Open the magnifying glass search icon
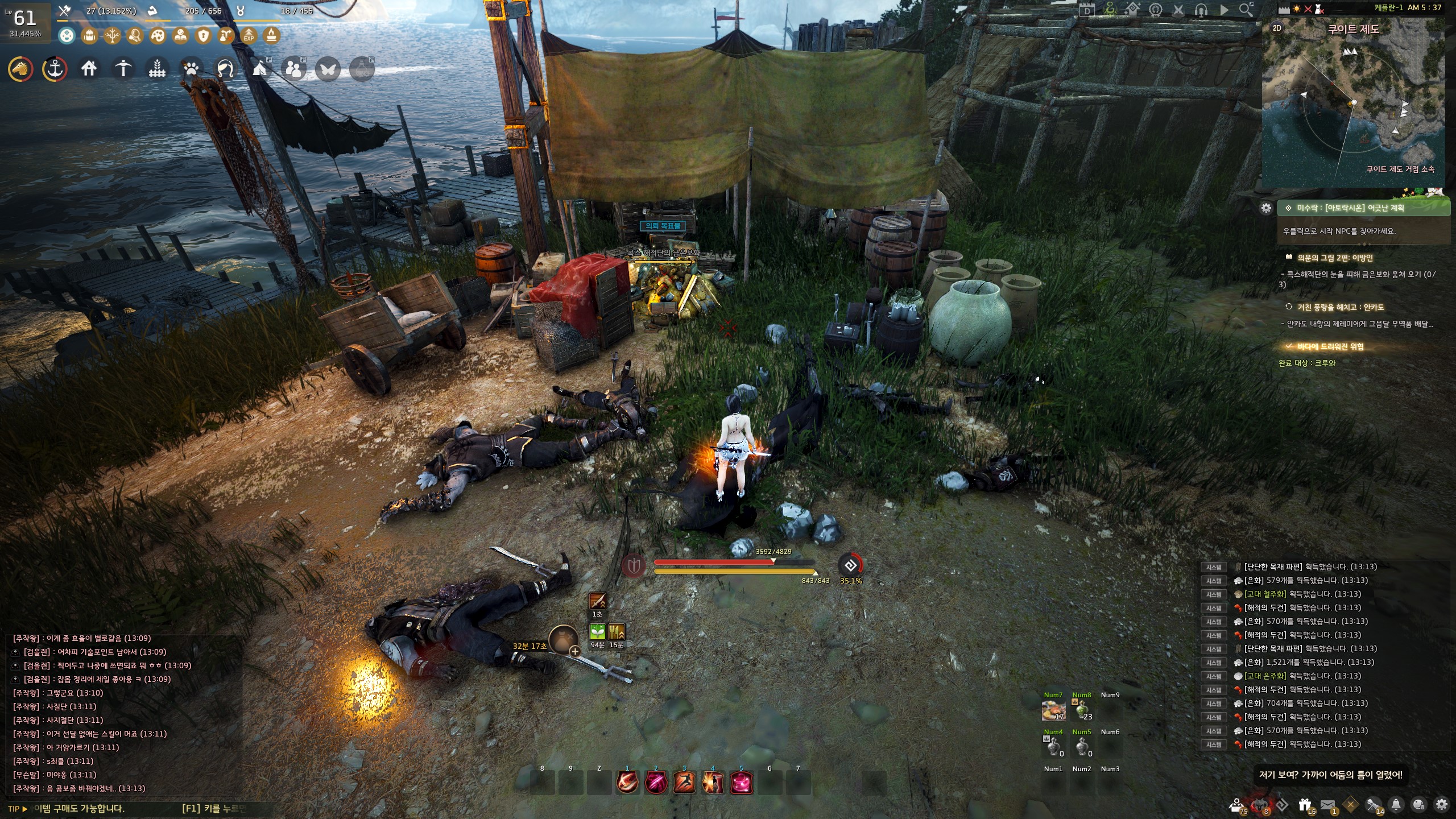Viewport: 1456px width, 819px height. coord(1246,10)
